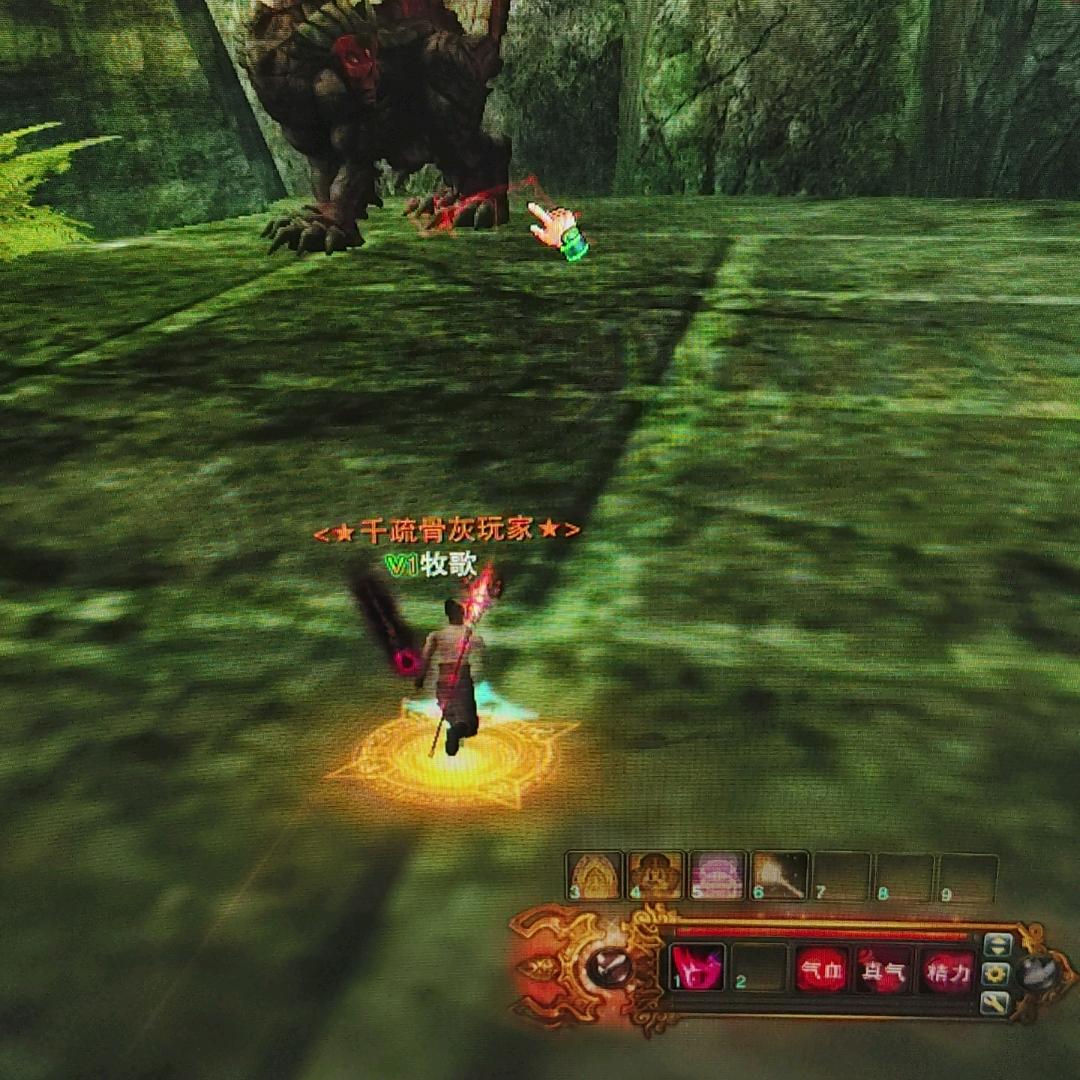Click the dark round orb left of the skill bar

(x=607, y=966)
